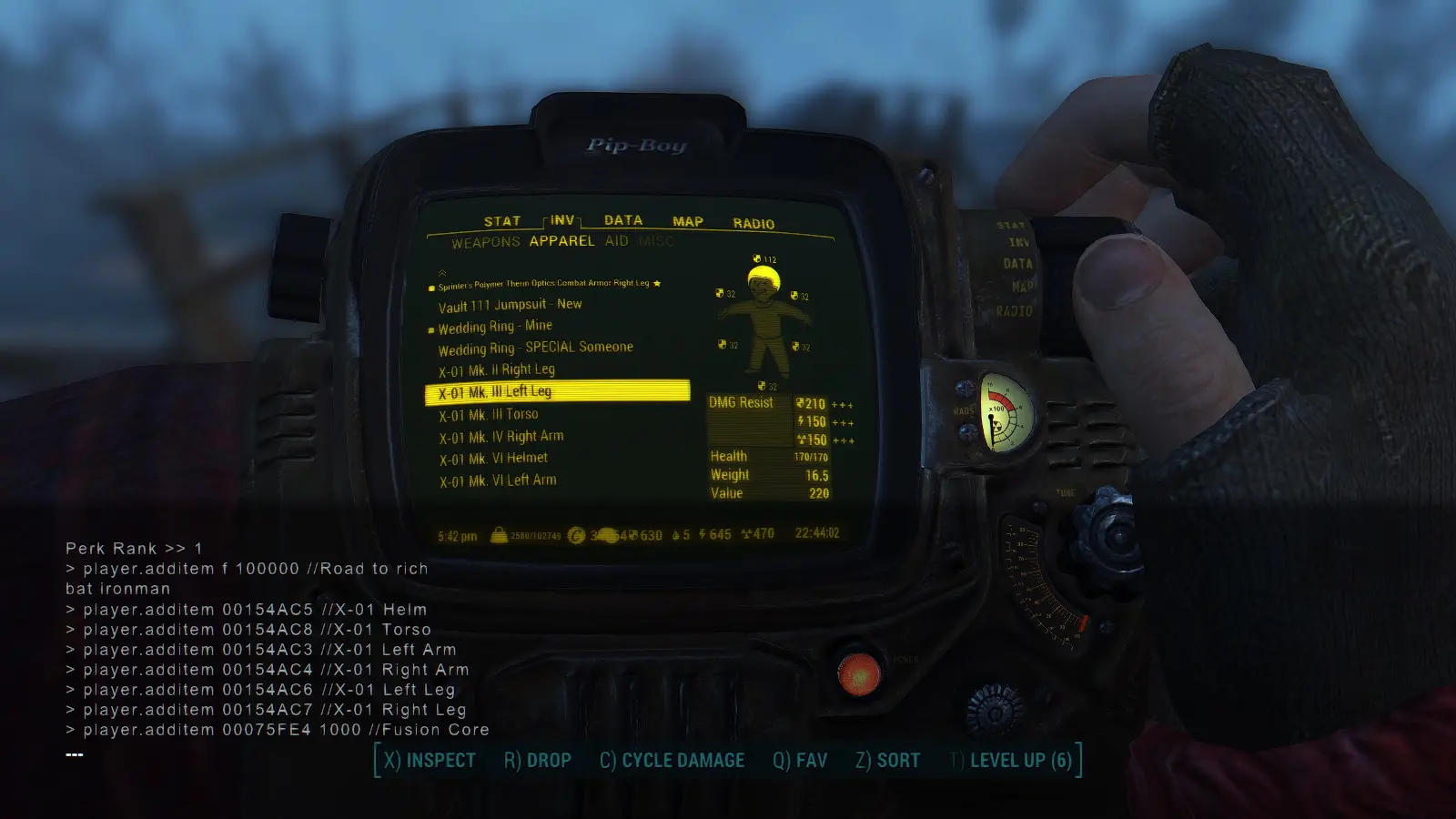Screen dimensions: 1456x819
Task: Select the INV tab
Action: [x=562, y=220]
